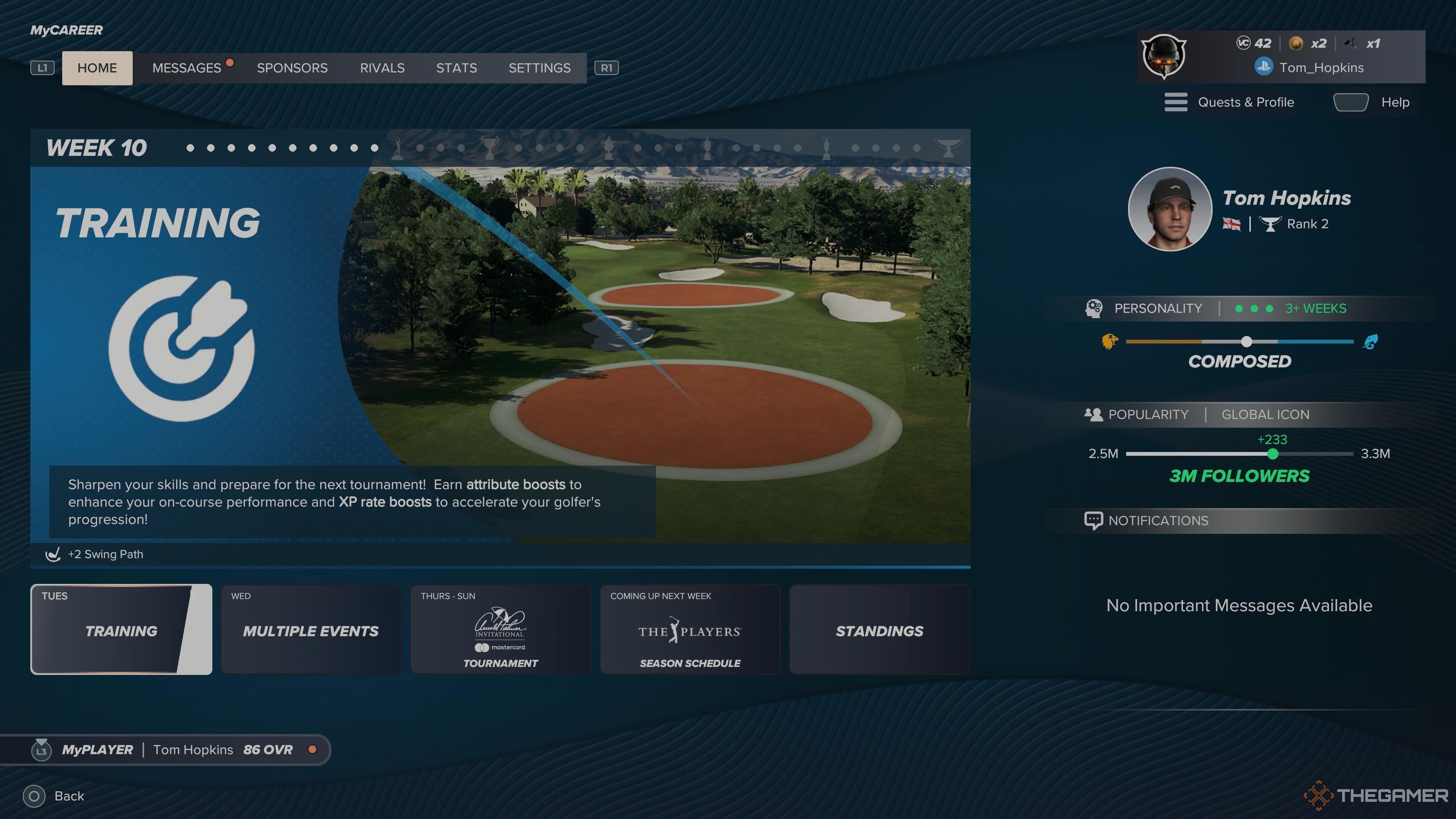
Task: Open the Arnold Palmer Invitational tournament card
Action: click(x=500, y=629)
